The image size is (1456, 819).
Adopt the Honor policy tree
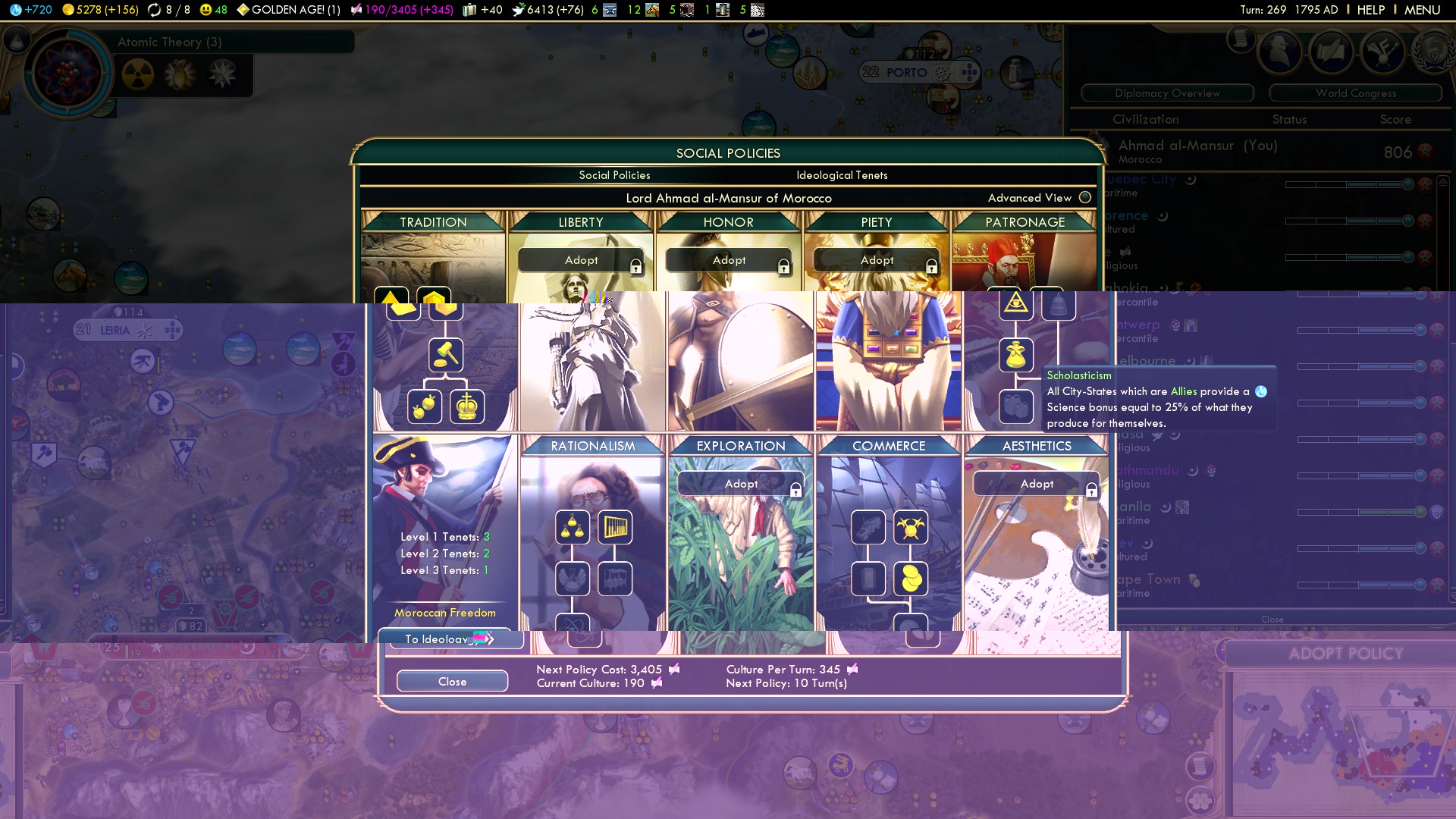pos(729,260)
